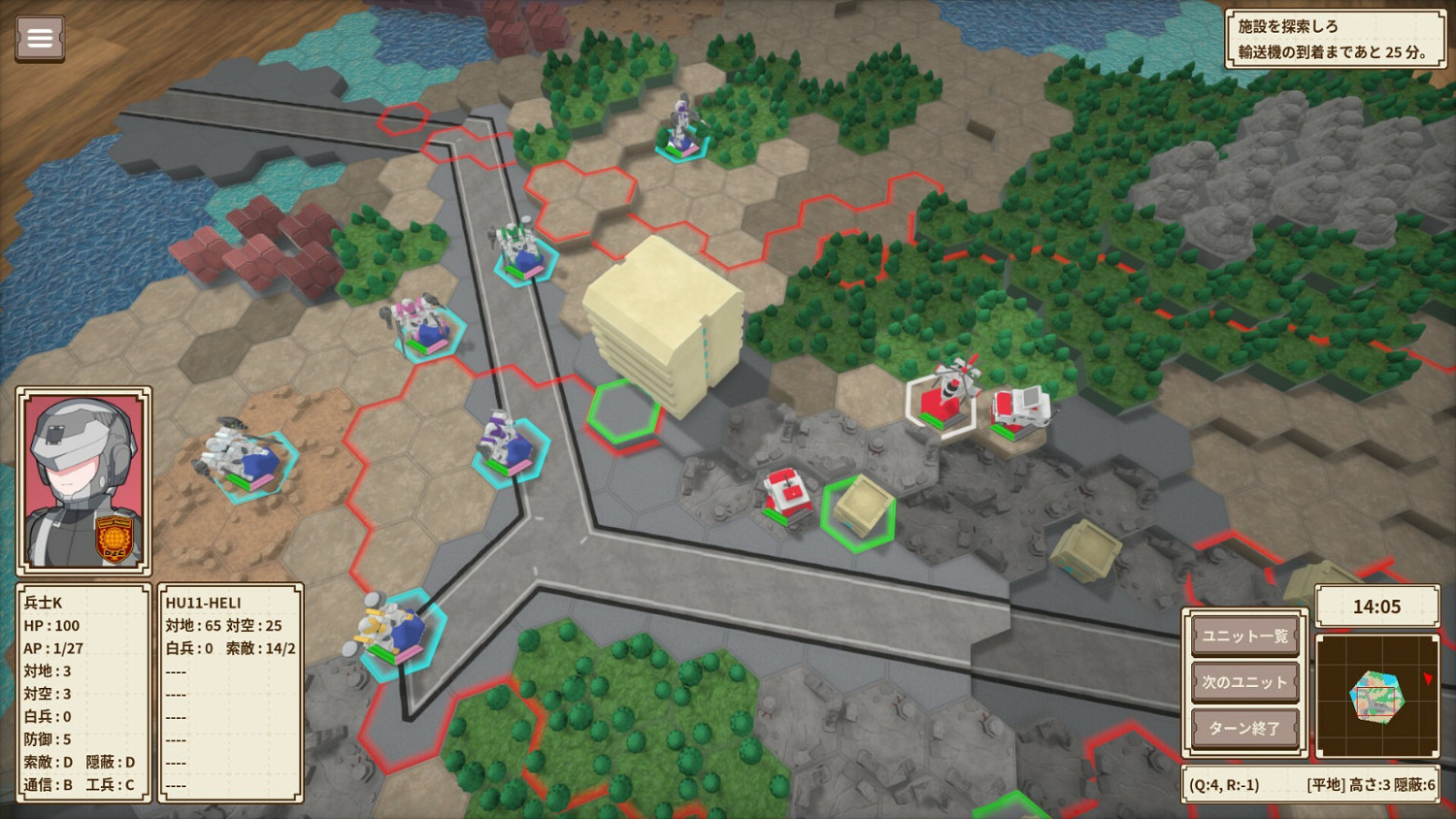
Task: Jump to 次のユニット next unit
Action: (x=1245, y=681)
